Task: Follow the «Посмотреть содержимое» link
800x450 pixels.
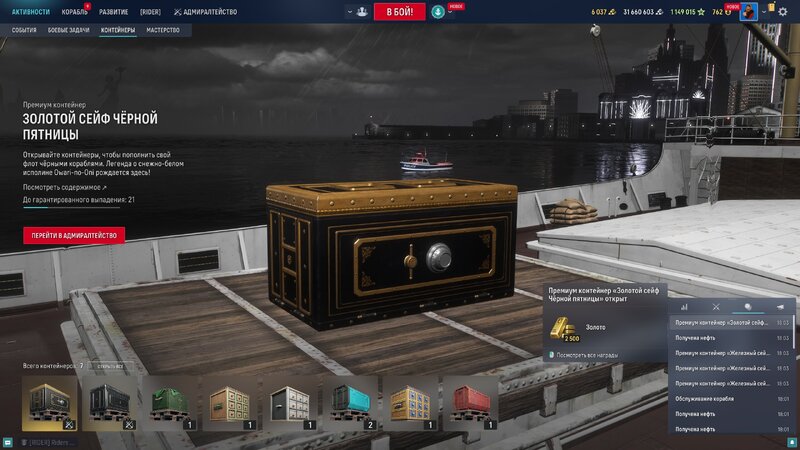Action: 64,187
